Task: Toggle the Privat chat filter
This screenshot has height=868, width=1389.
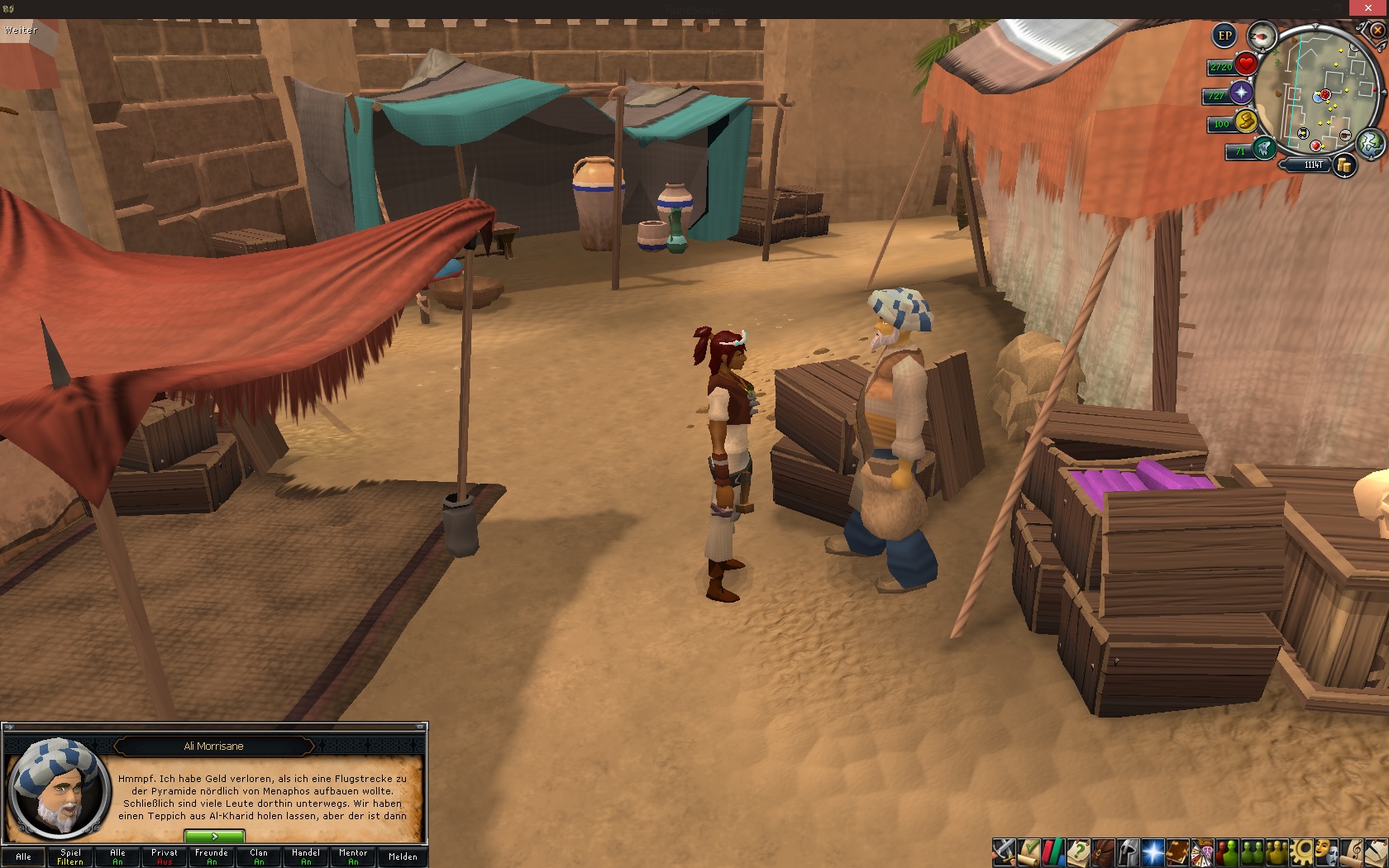Action: 165,856
